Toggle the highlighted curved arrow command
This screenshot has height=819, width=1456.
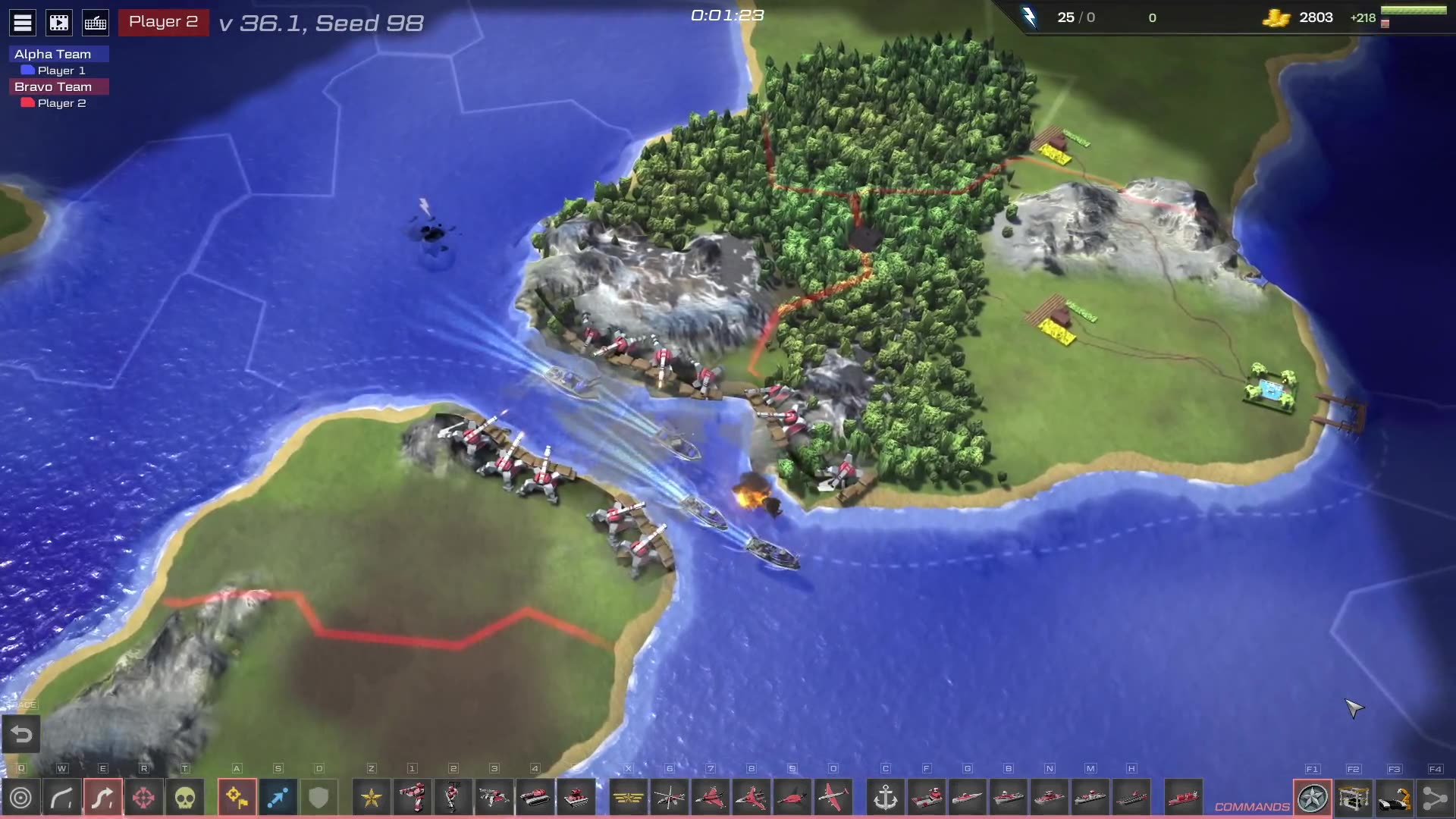pos(103,798)
